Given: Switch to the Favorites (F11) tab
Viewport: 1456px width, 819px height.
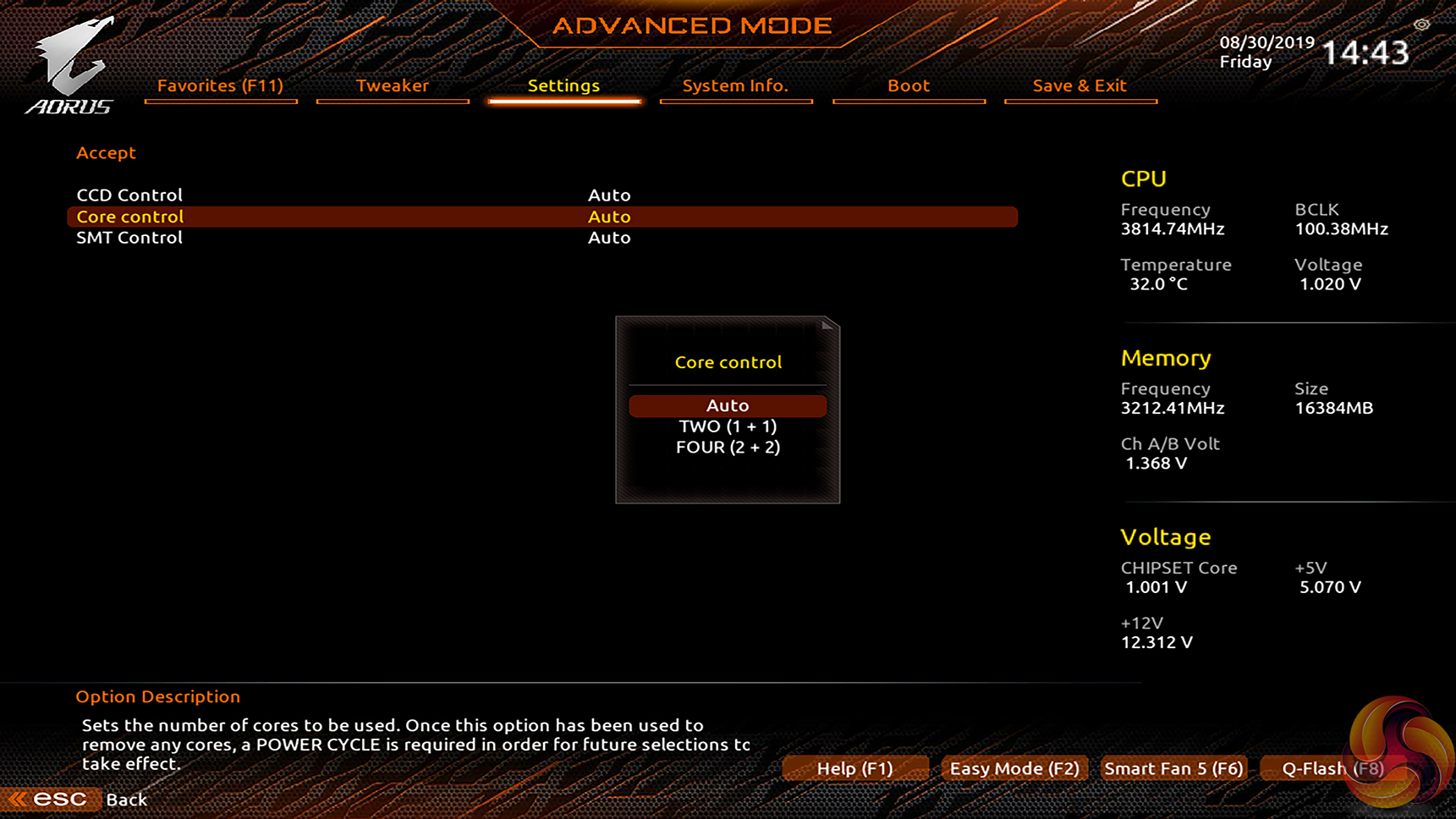Looking at the screenshot, I should (x=220, y=85).
